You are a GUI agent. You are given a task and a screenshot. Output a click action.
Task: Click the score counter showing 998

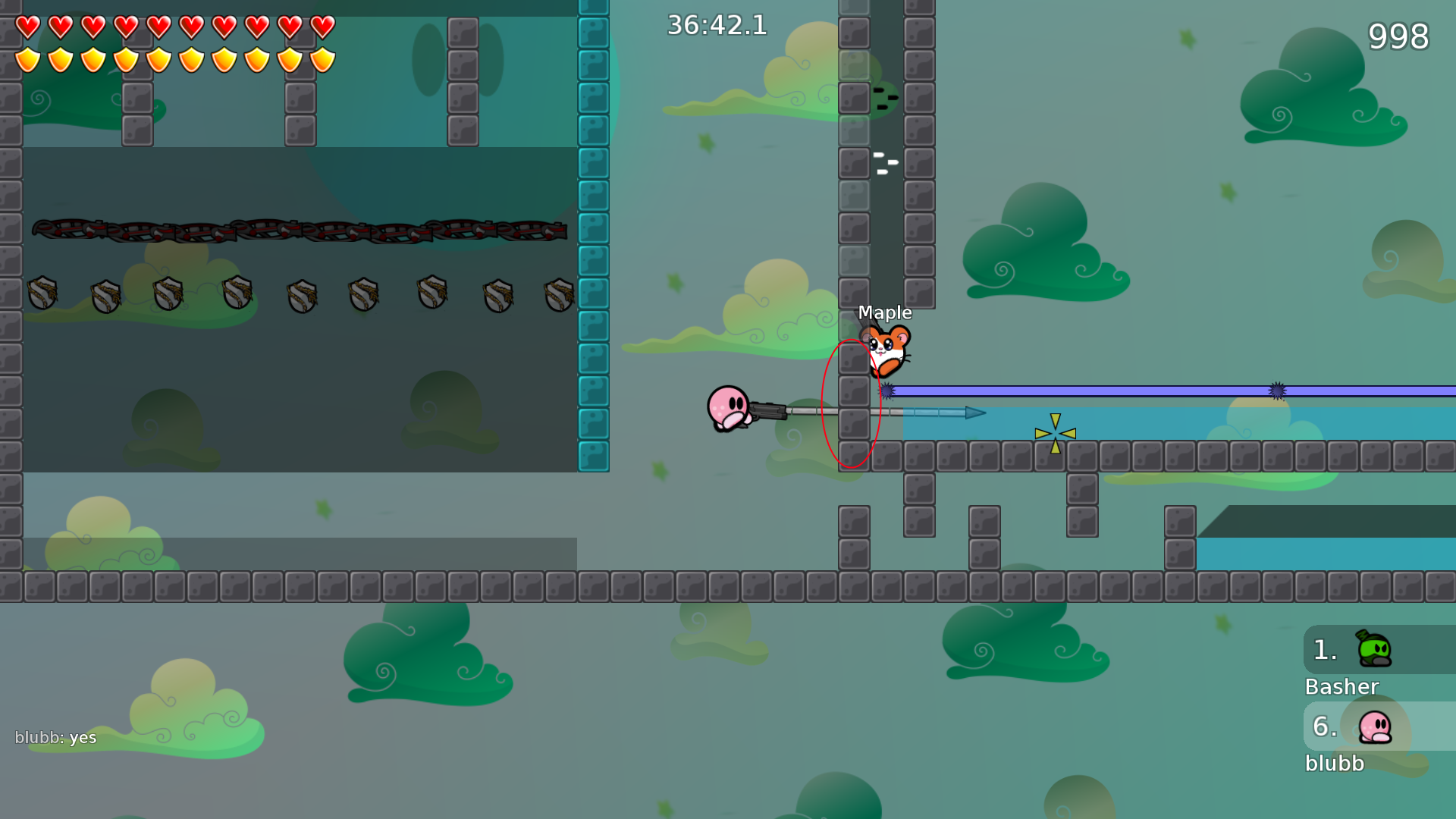point(1398,36)
